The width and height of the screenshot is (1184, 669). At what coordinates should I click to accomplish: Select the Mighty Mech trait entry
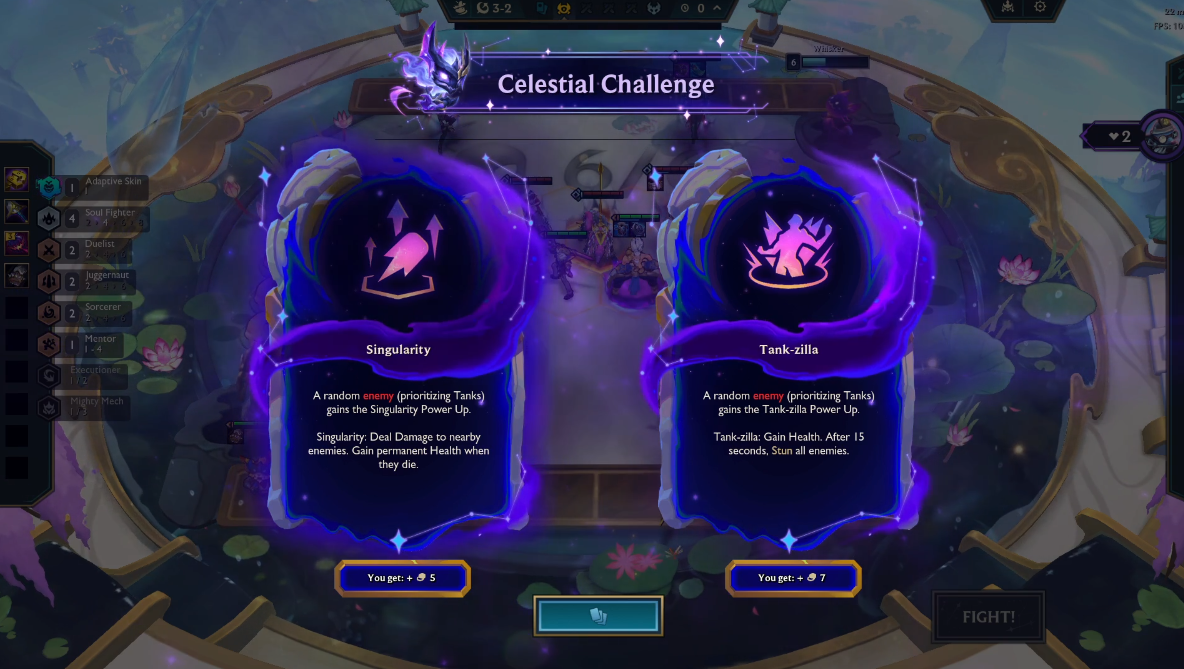95,407
